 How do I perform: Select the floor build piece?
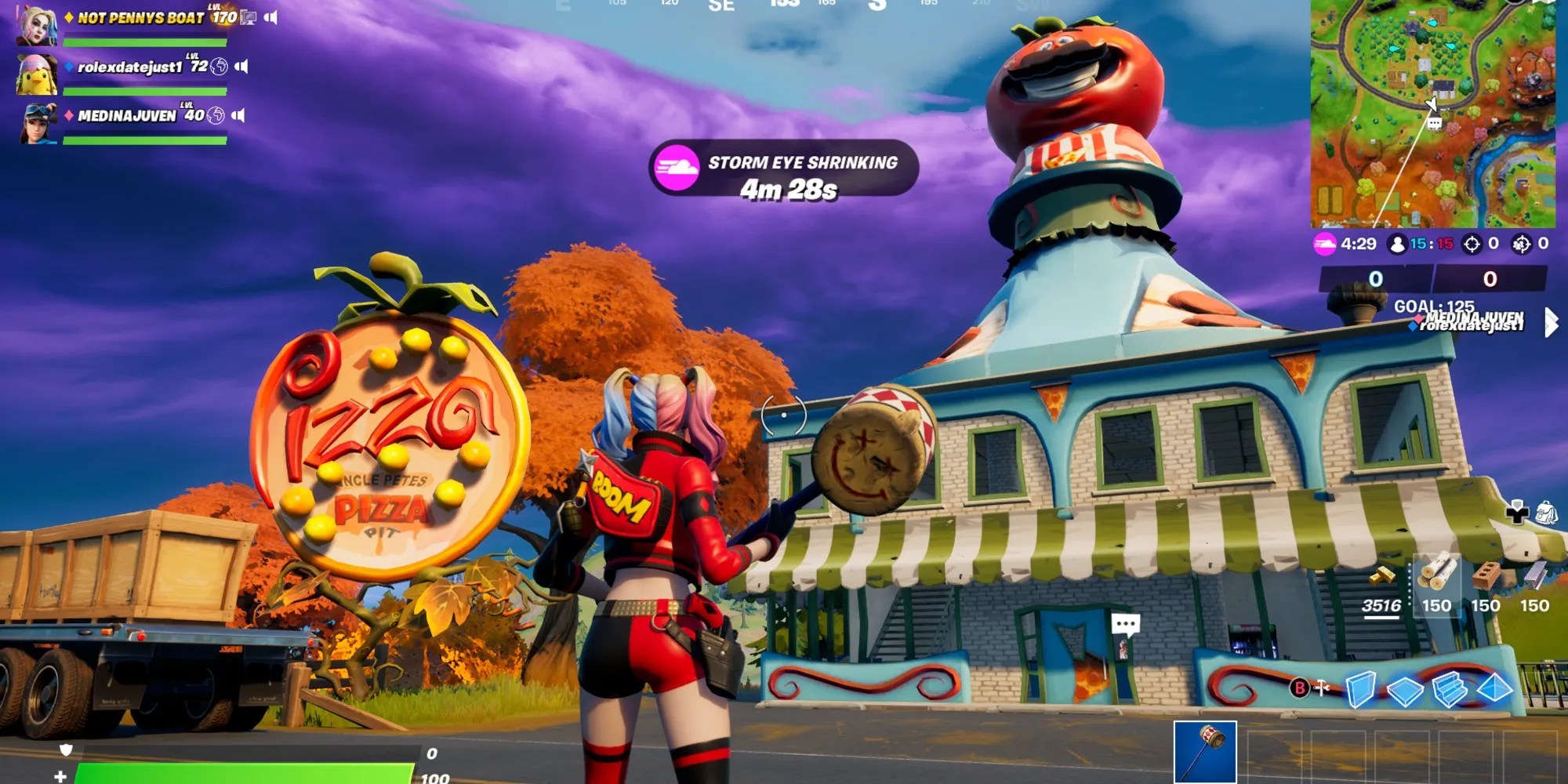tap(1403, 690)
